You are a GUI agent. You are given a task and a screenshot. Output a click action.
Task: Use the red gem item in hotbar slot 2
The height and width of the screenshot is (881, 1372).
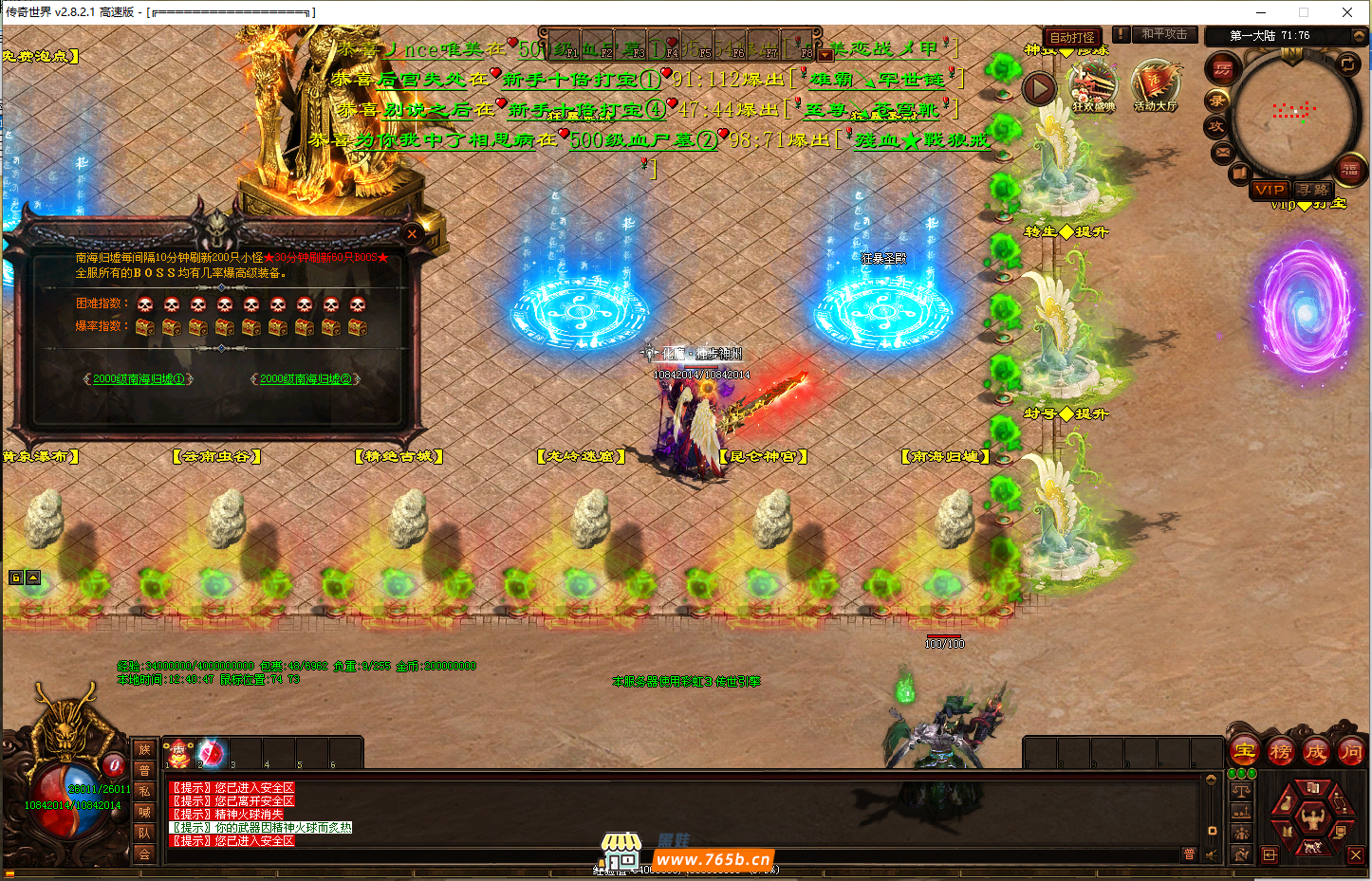pos(212,753)
